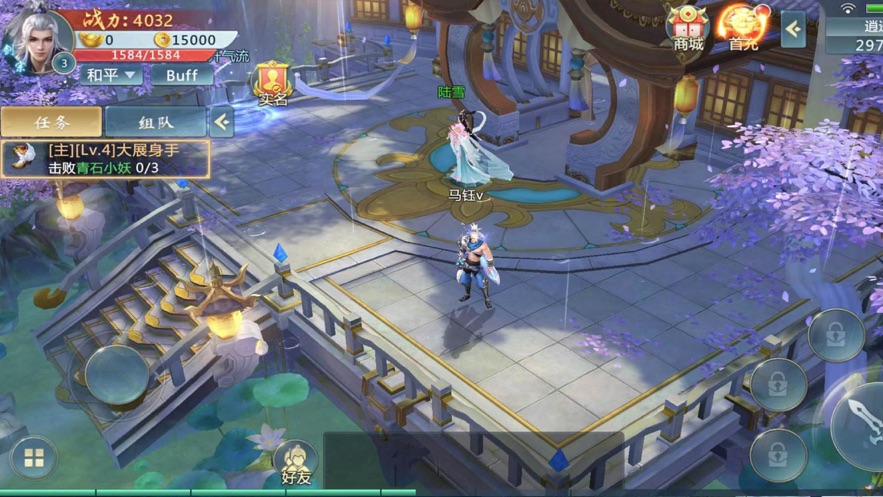This screenshot has width=883, height=497.
Task: Open the 首充 first recharge offer
Action: point(744,28)
